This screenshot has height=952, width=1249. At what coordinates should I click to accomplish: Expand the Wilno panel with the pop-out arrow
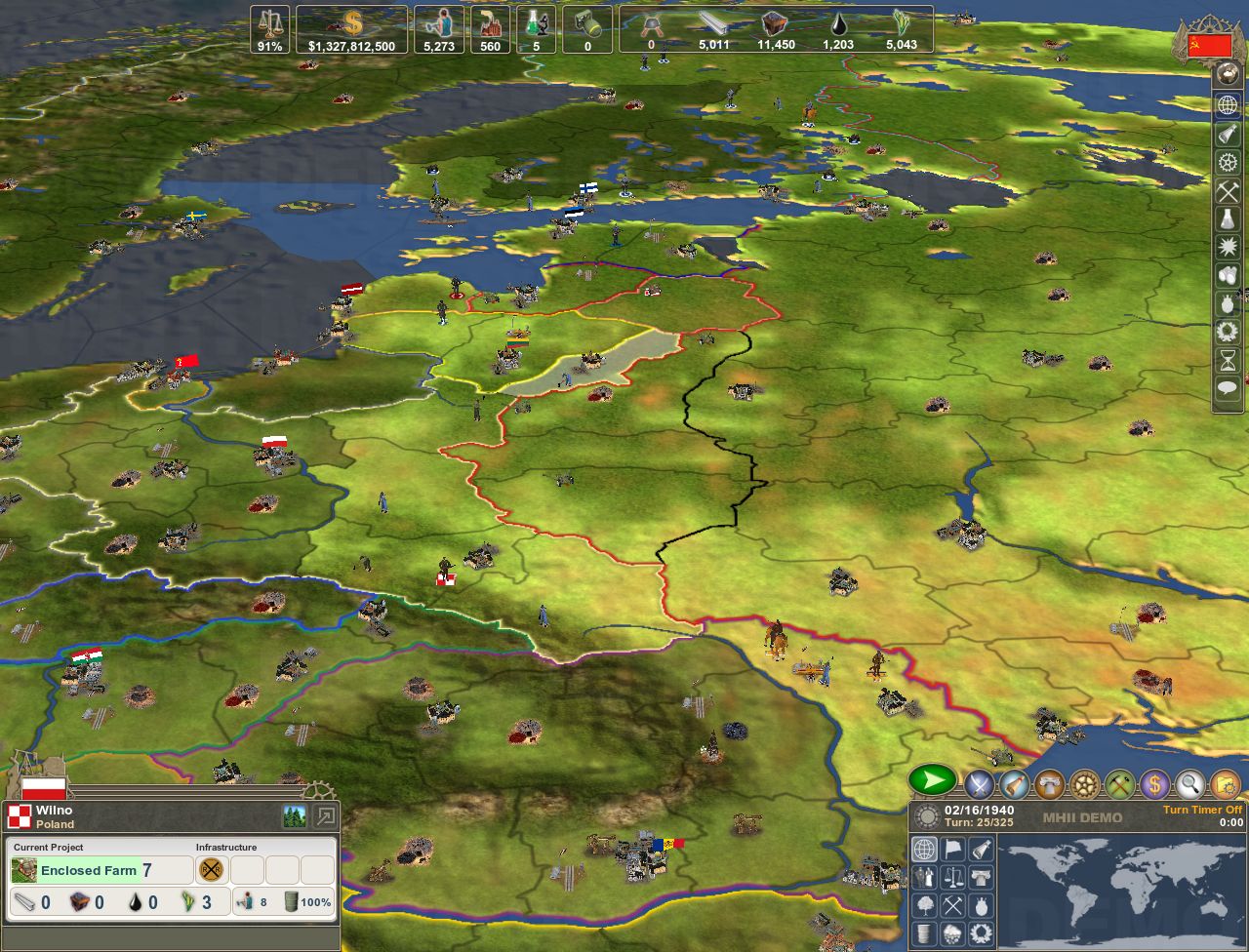pyautogui.click(x=325, y=815)
